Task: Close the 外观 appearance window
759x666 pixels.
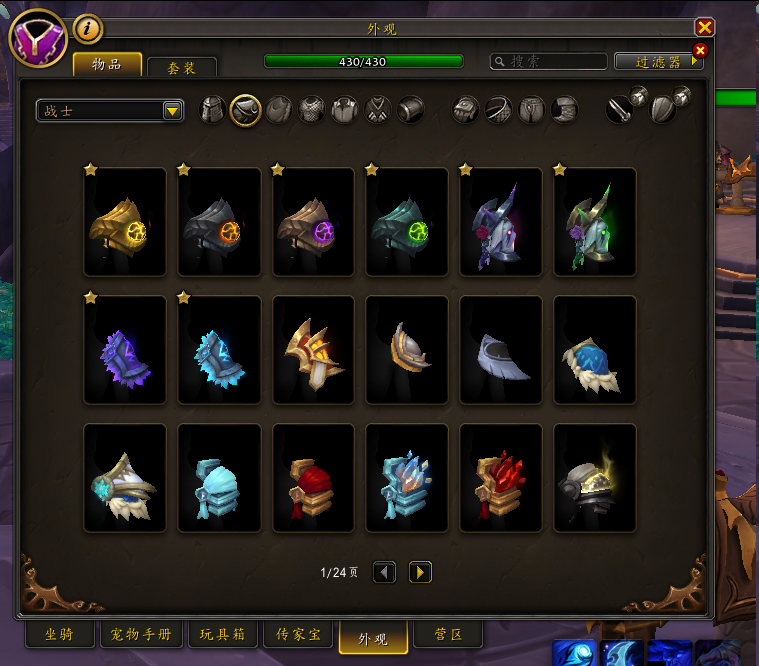Action: pyautogui.click(x=705, y=28)
